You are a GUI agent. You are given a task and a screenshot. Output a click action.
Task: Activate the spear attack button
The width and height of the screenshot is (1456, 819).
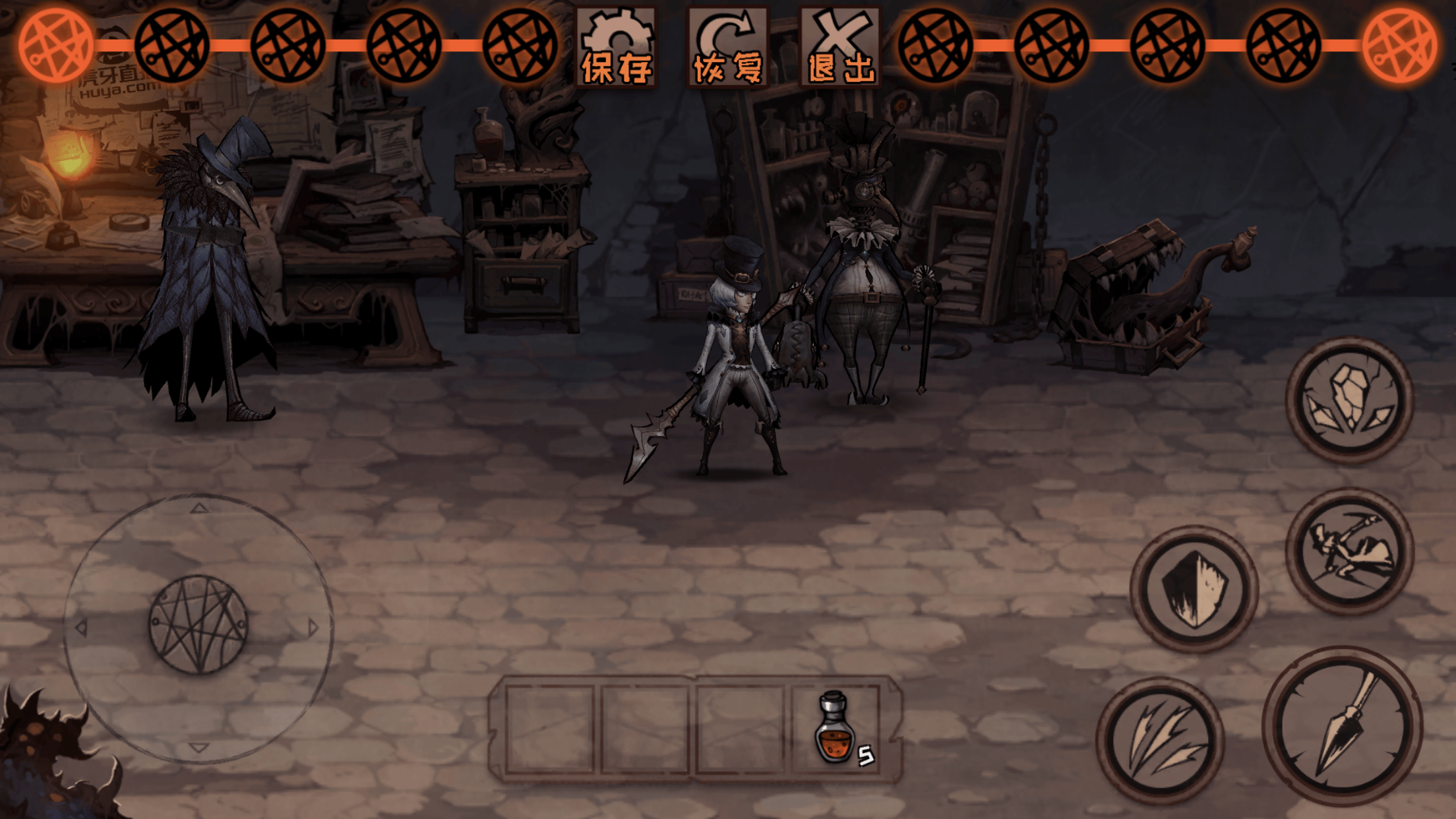[x=1343, y=726]
